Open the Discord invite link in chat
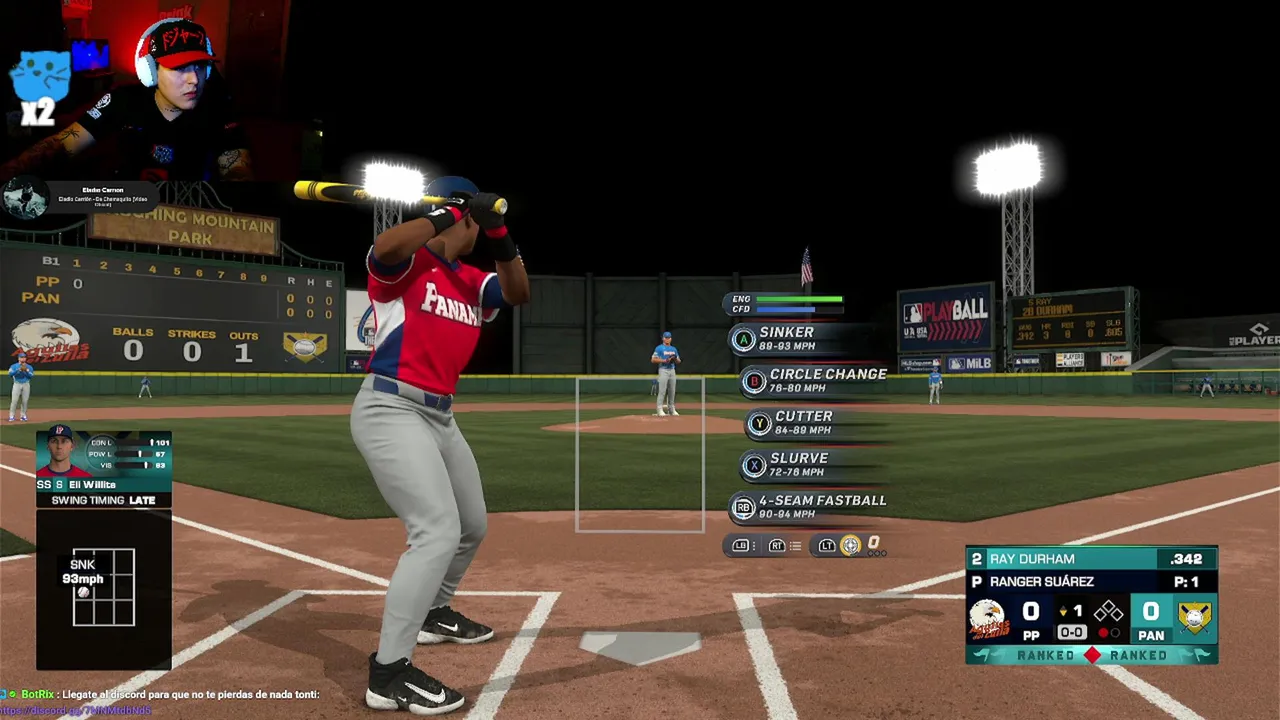This screenshot has width=1280, height=720. point(76,711)
